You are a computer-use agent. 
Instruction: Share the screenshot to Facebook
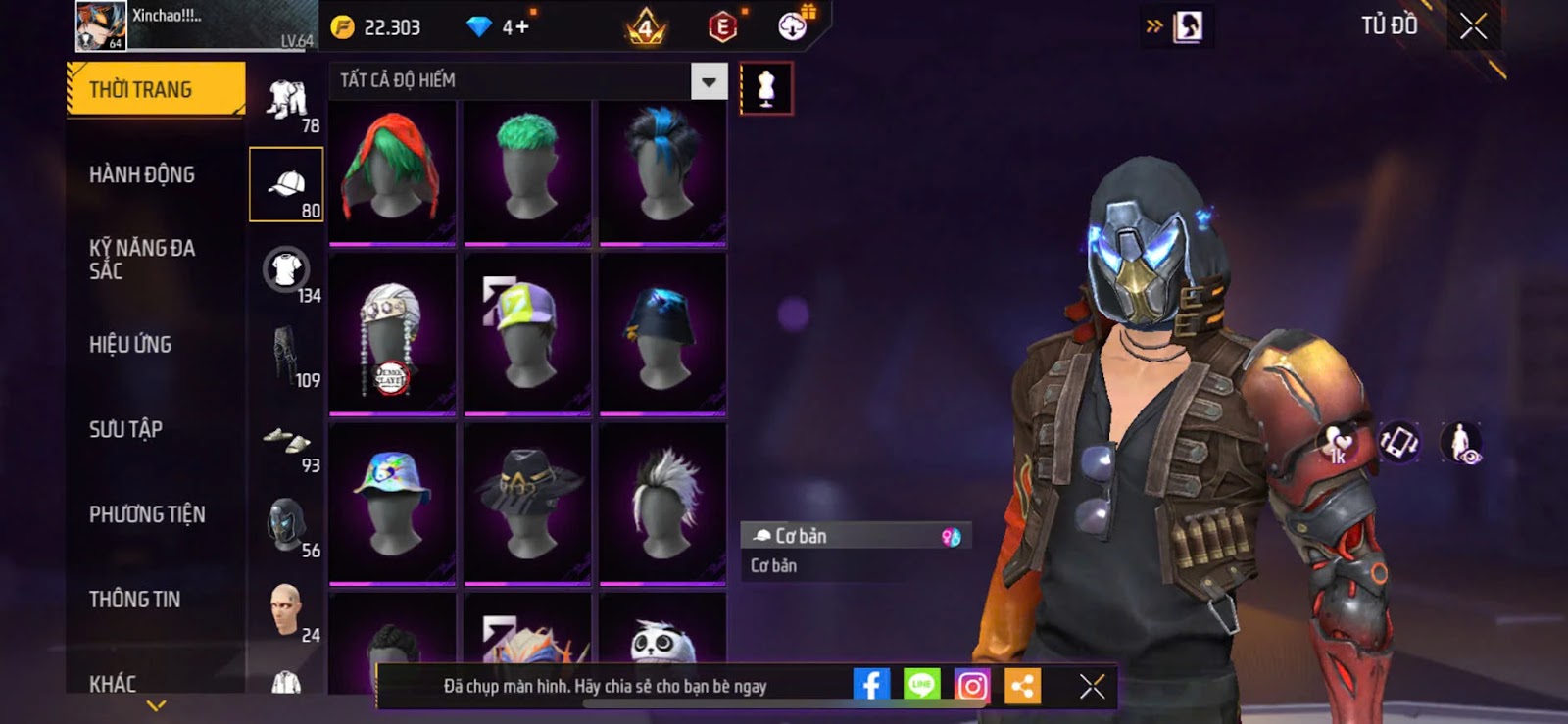point(871,686)
